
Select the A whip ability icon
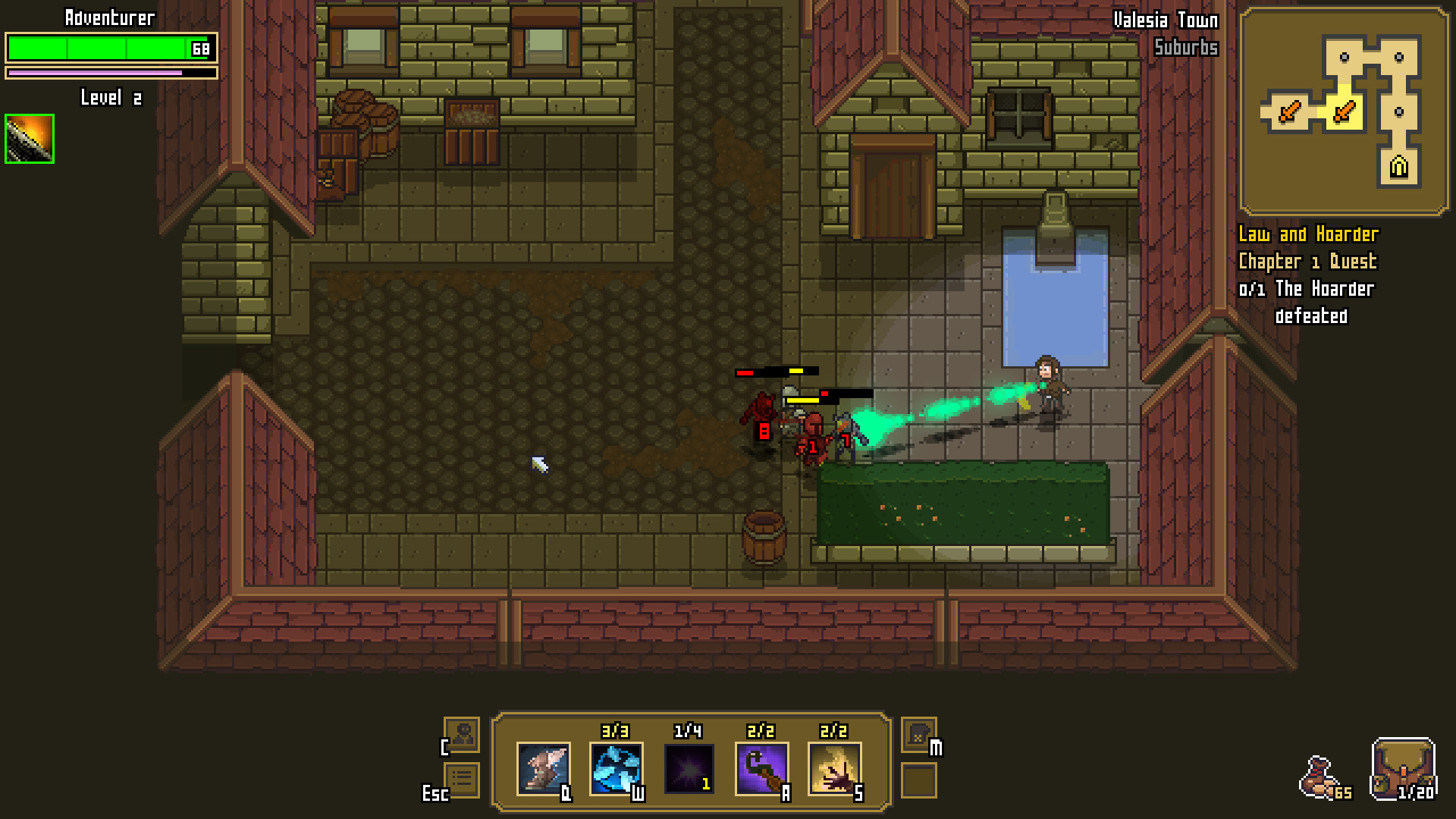pos(762,768)
